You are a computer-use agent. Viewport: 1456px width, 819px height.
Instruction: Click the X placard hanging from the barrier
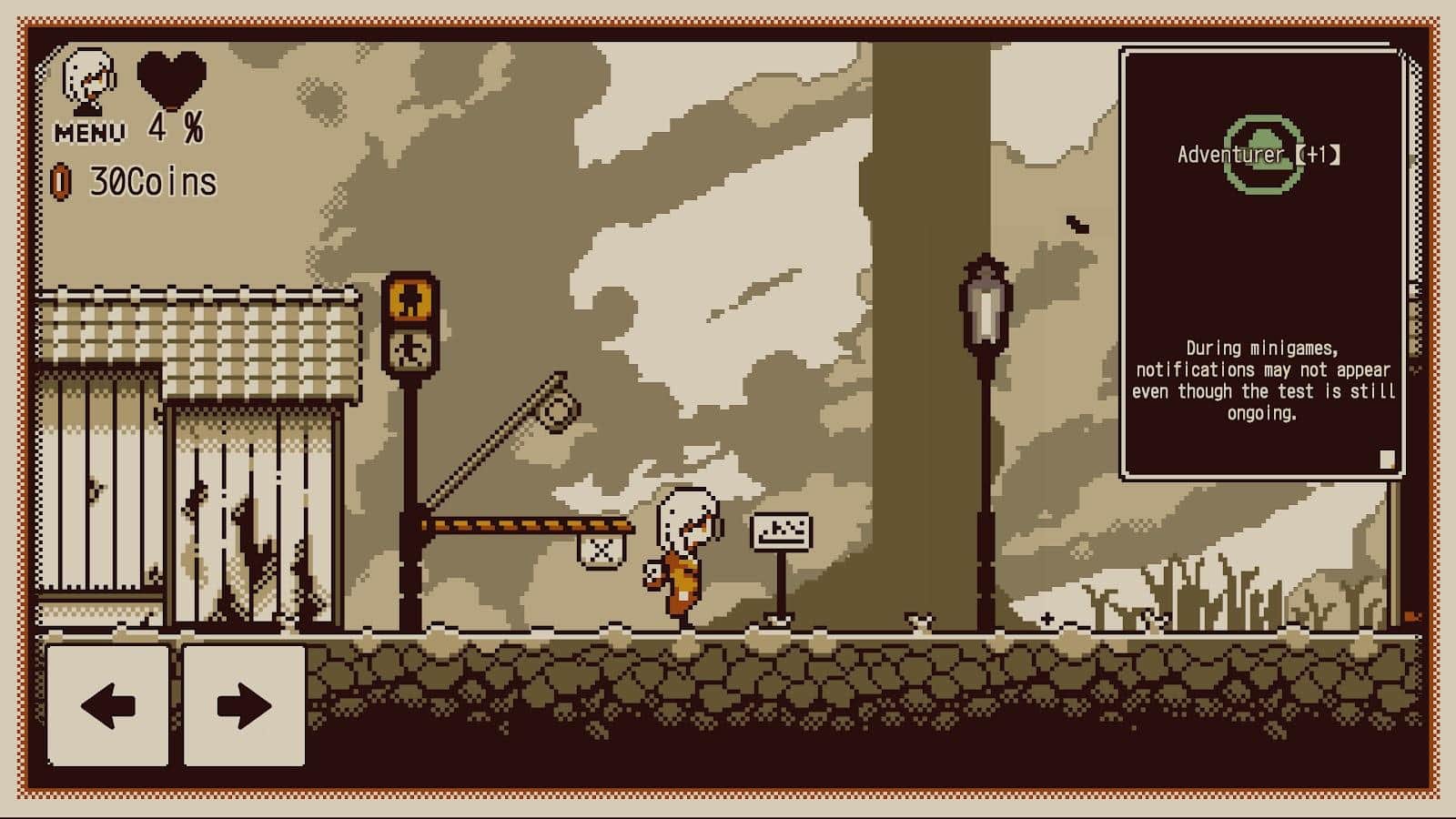pos(601,550)
